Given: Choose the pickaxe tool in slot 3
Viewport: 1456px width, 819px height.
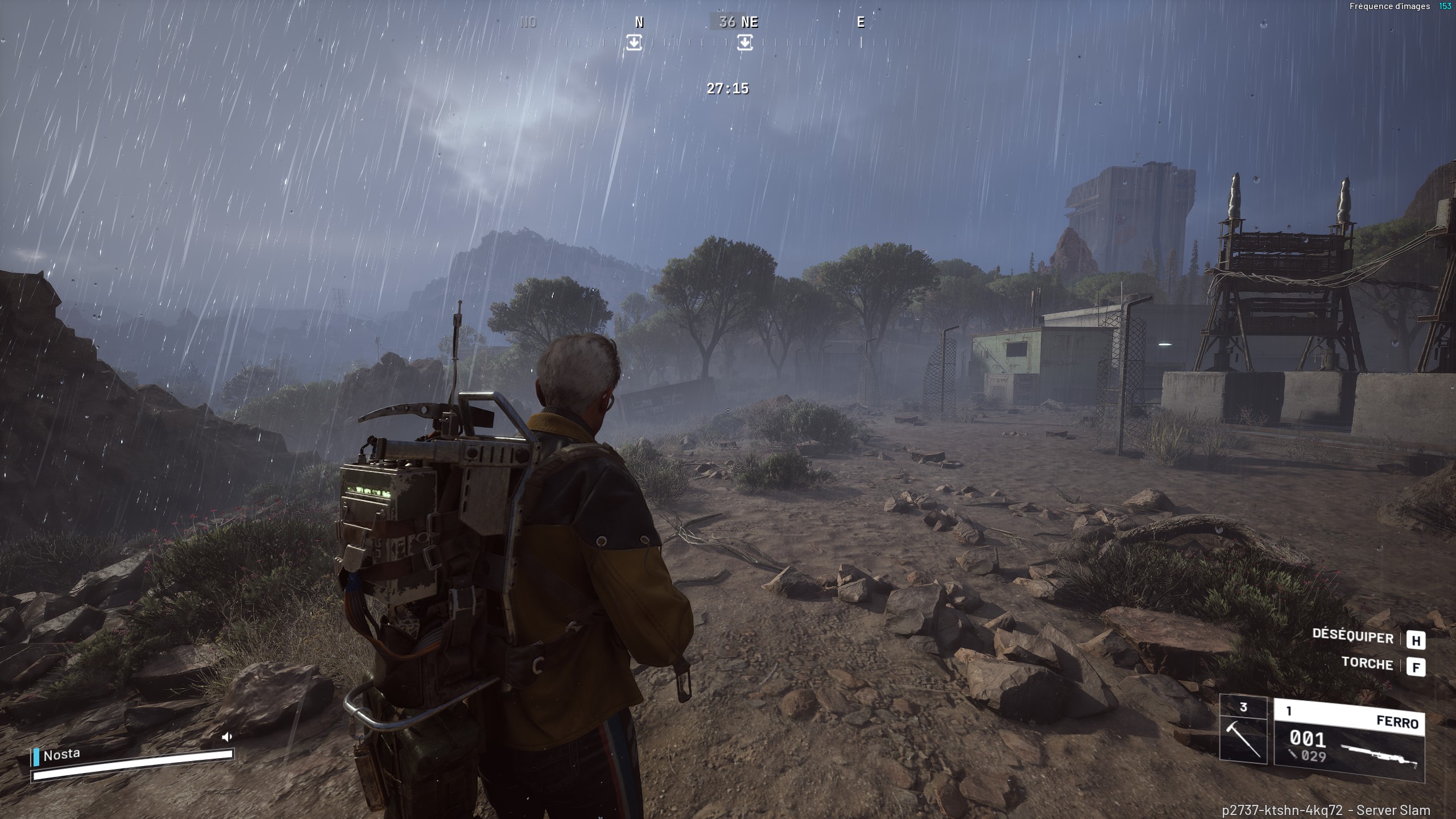Looking at the screenshot, I should [1243, 738].
